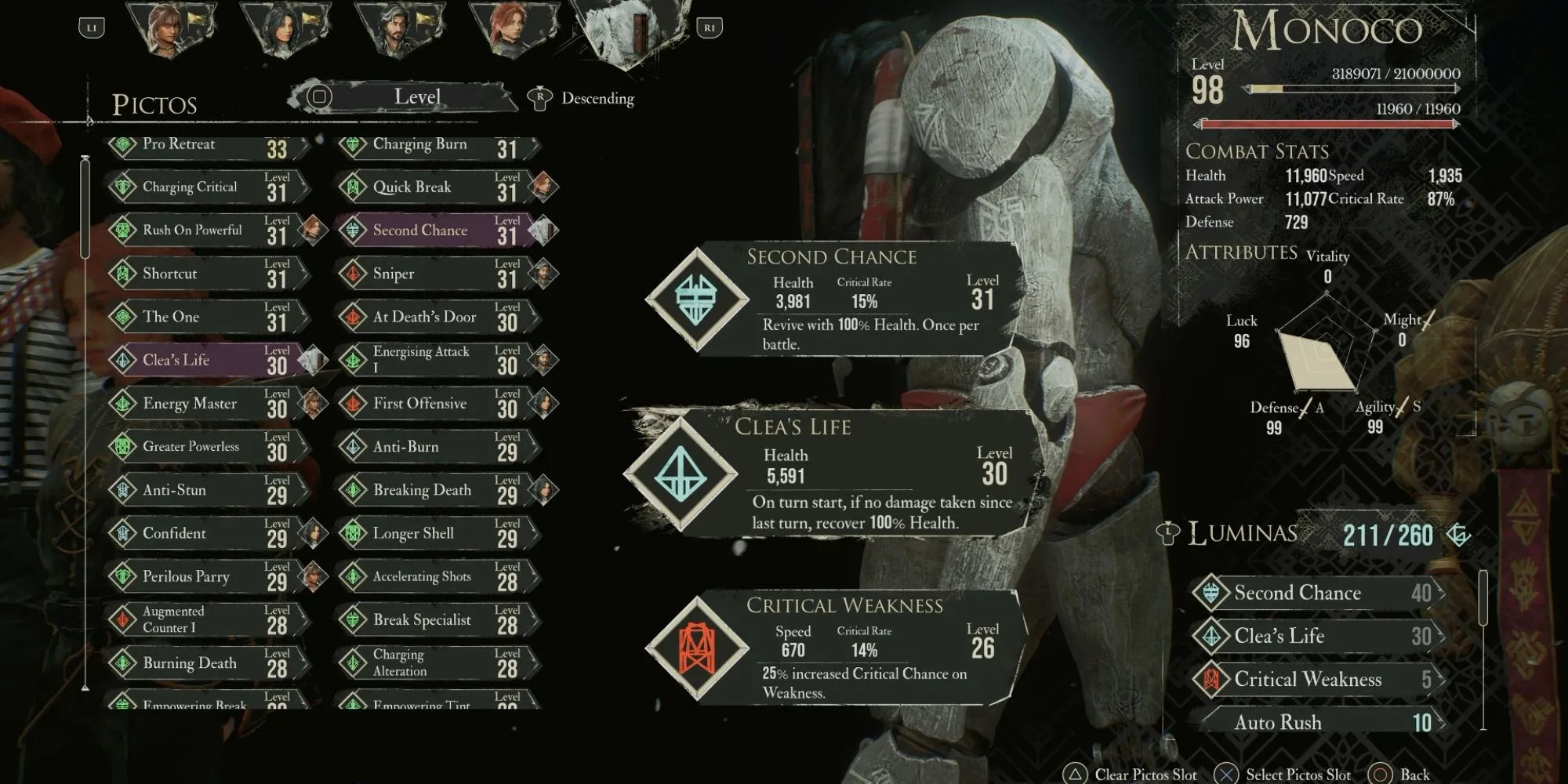This screenshot has width=1568, height=784.
Task: Select the Perilous Parry pictos
Action: point(205,577)
